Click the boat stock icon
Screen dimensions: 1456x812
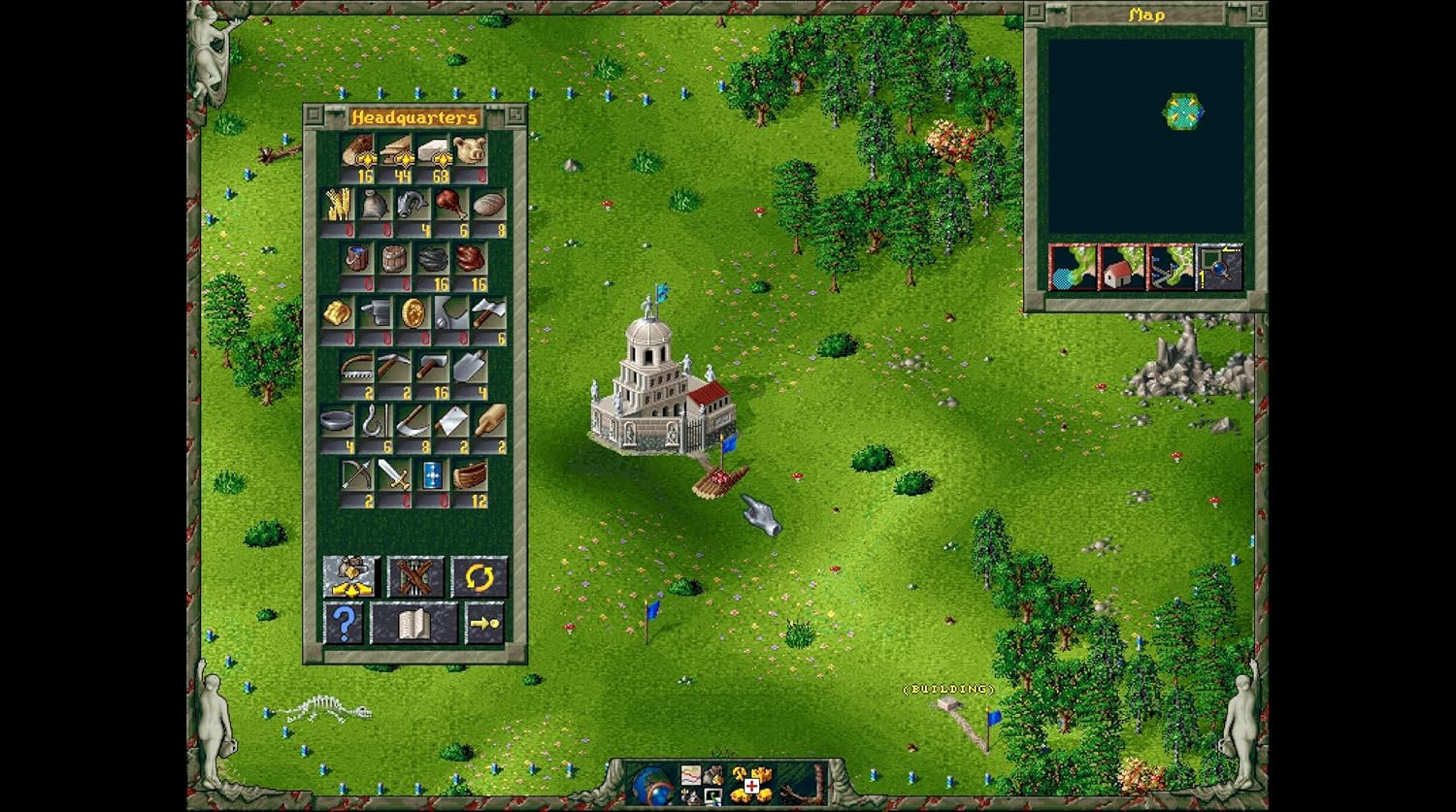[x=470, y=474]
